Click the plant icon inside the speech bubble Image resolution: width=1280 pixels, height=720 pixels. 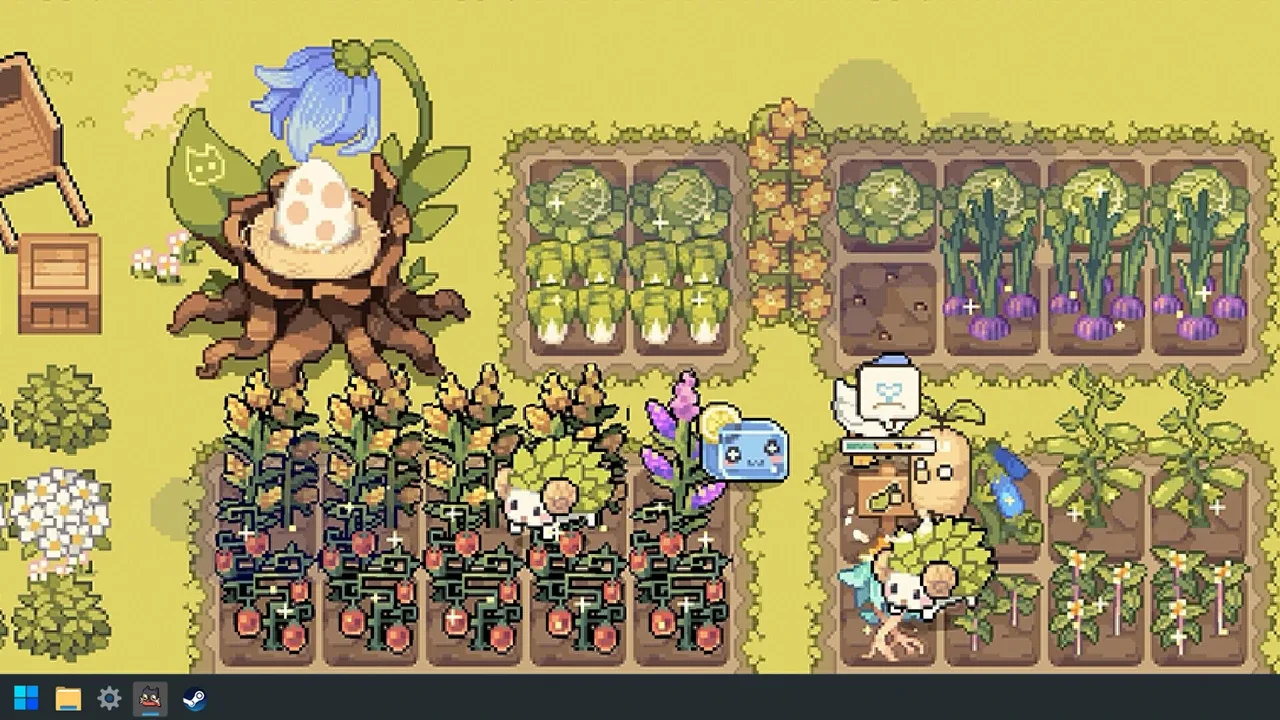click(x=888, y=392)
